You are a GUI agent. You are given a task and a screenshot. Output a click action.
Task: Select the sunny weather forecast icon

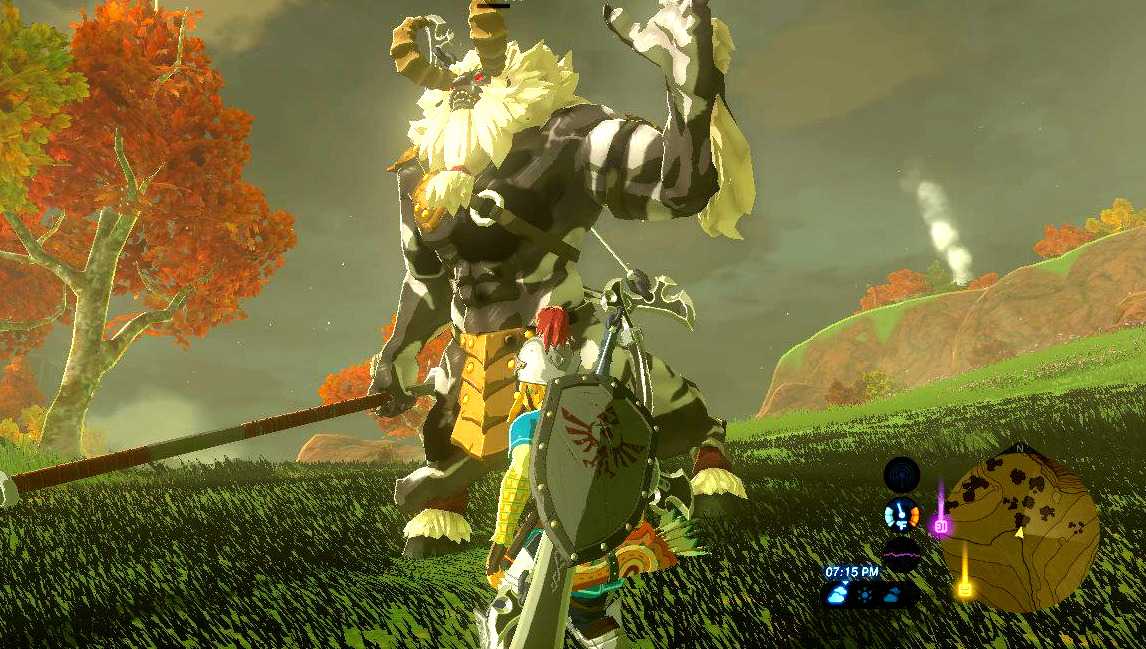point(865,595)
